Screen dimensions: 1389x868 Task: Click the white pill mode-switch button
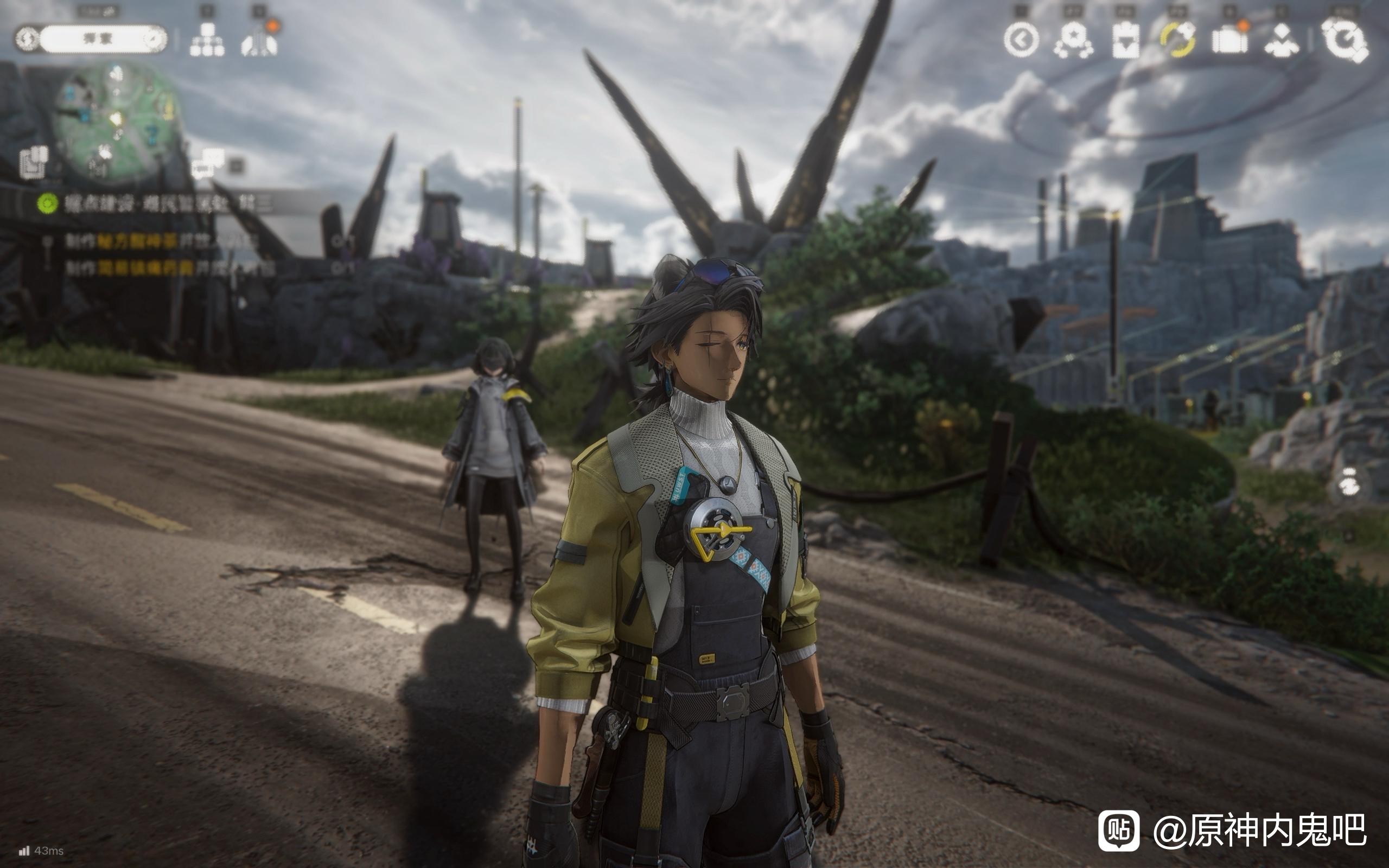coord(91,39)
